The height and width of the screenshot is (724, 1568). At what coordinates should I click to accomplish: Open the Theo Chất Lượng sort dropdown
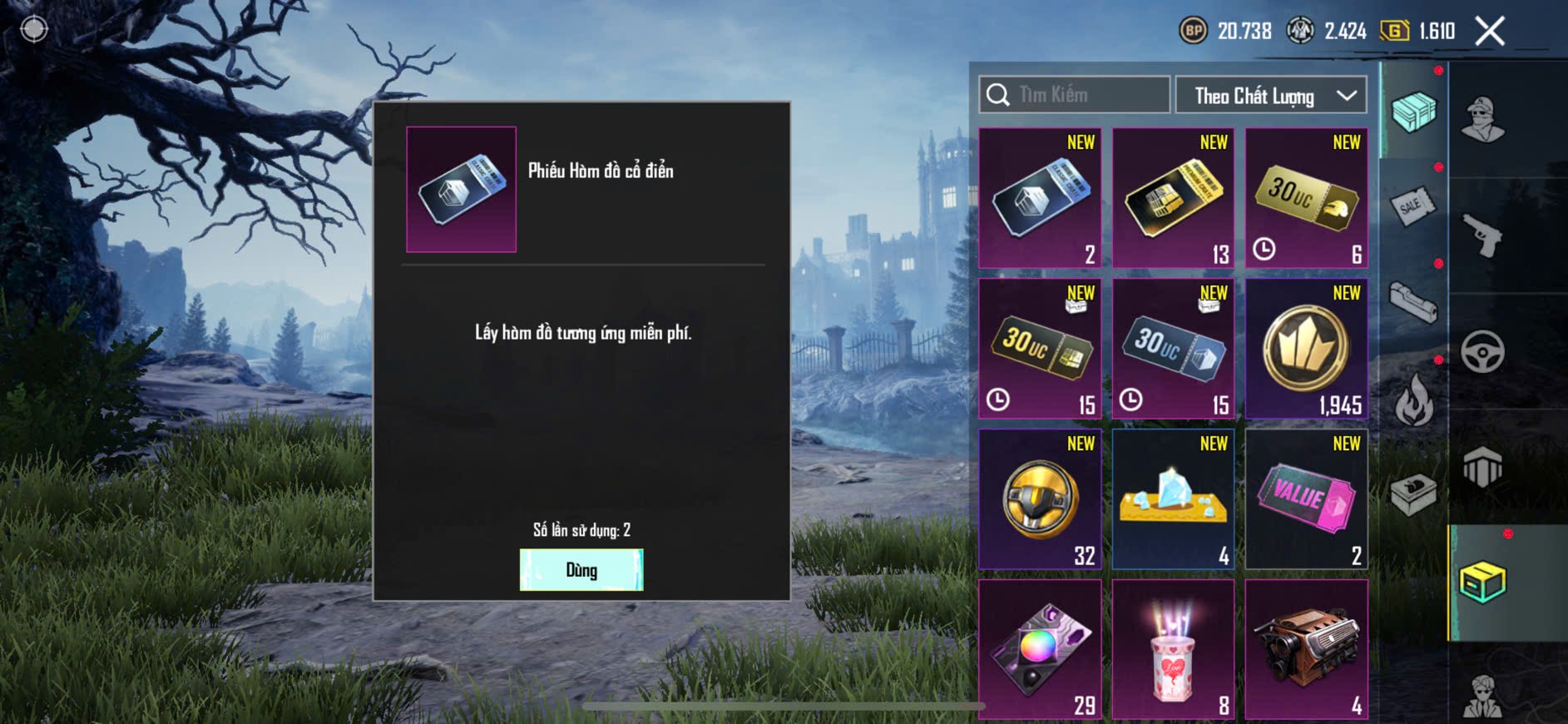click(1270, 96)
